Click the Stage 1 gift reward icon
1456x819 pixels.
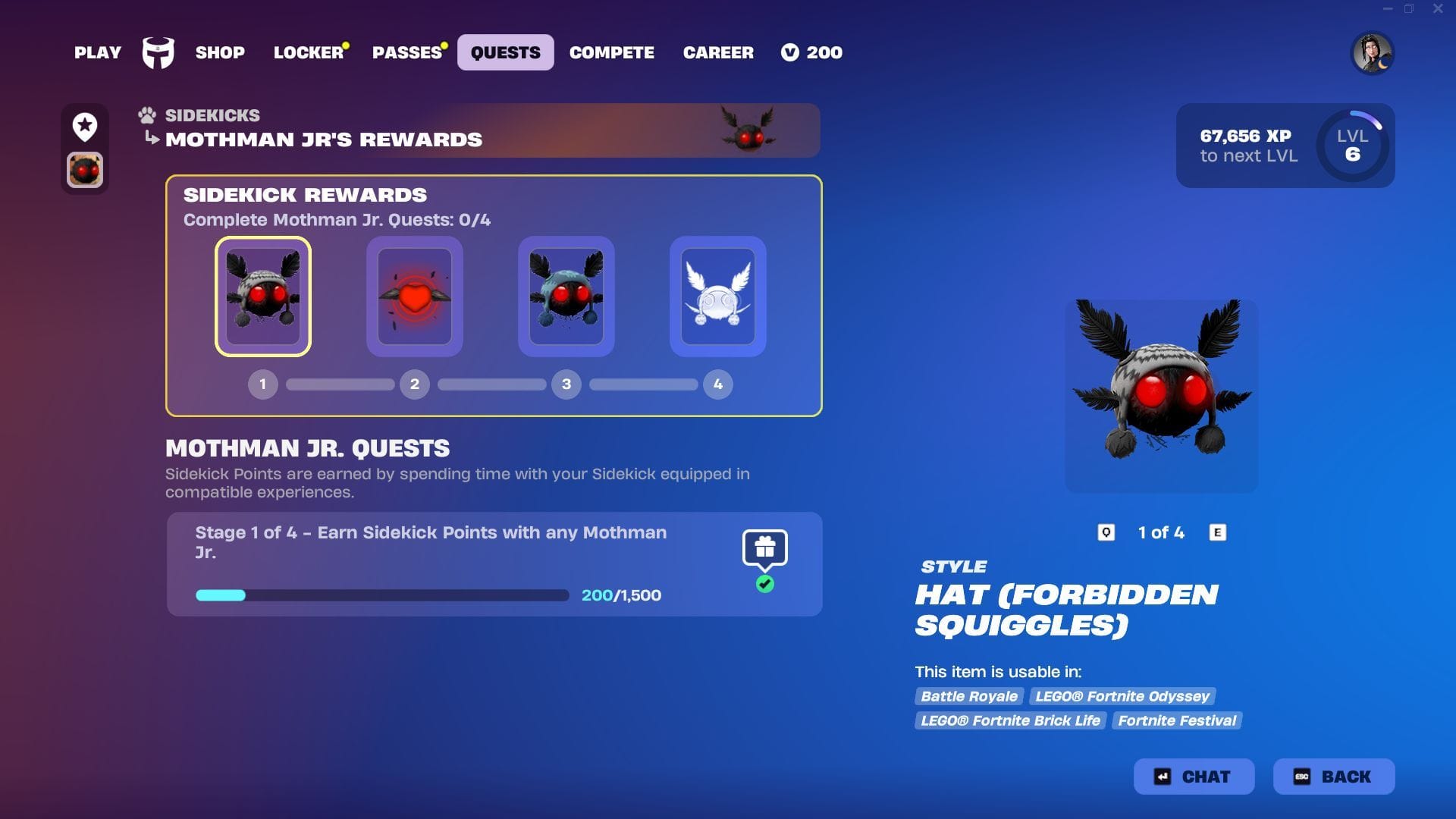tap(764, 548)
